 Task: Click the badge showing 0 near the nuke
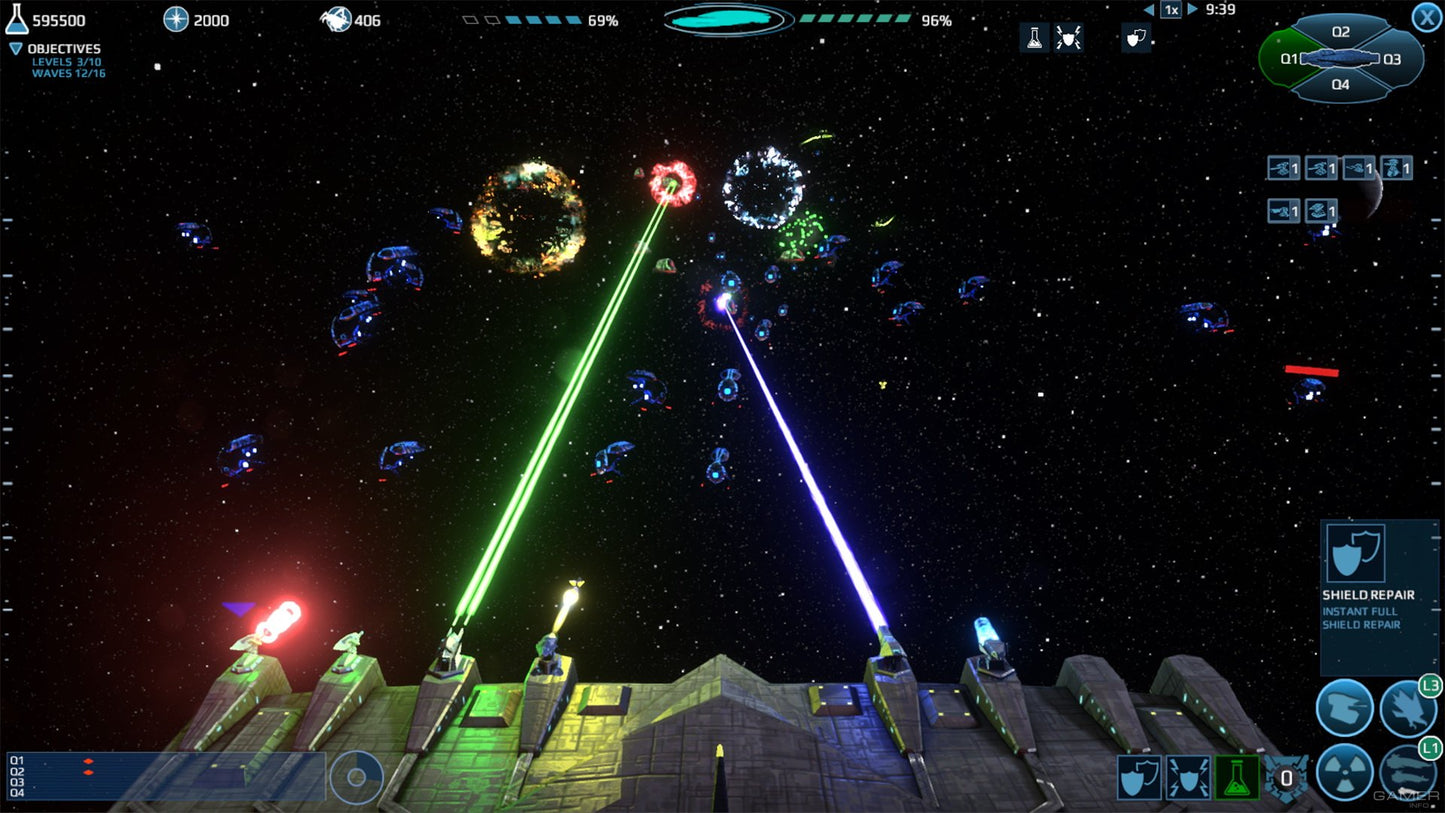click(x=1286, y=778)
